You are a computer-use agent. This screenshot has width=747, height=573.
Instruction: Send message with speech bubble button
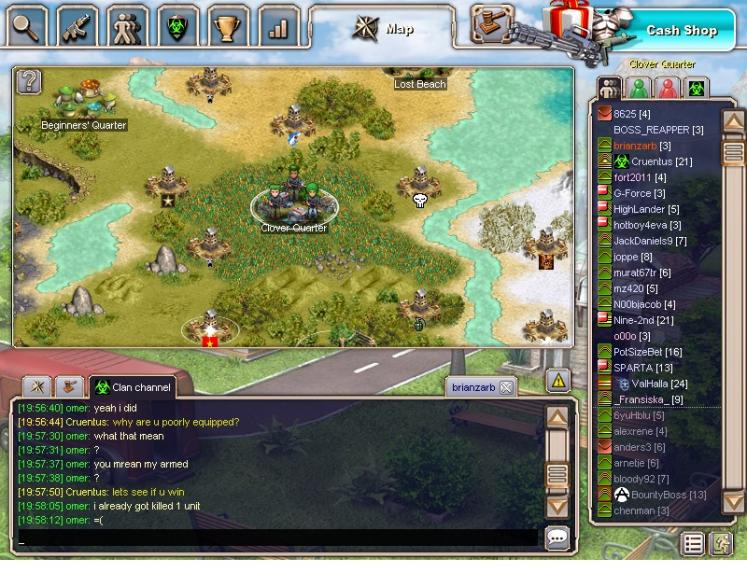(x=557, y=538)
